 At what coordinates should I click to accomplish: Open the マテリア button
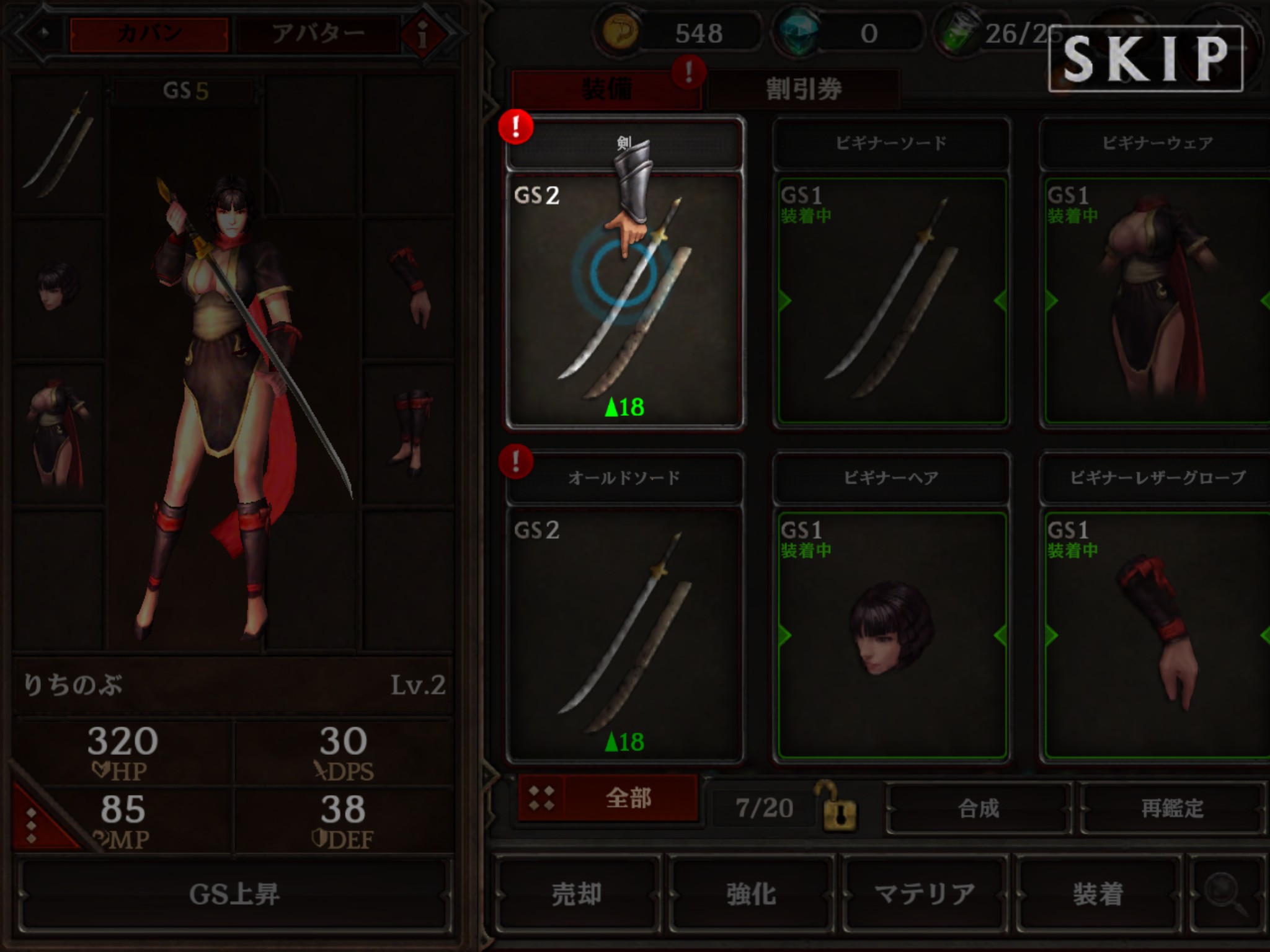[924, 894]
